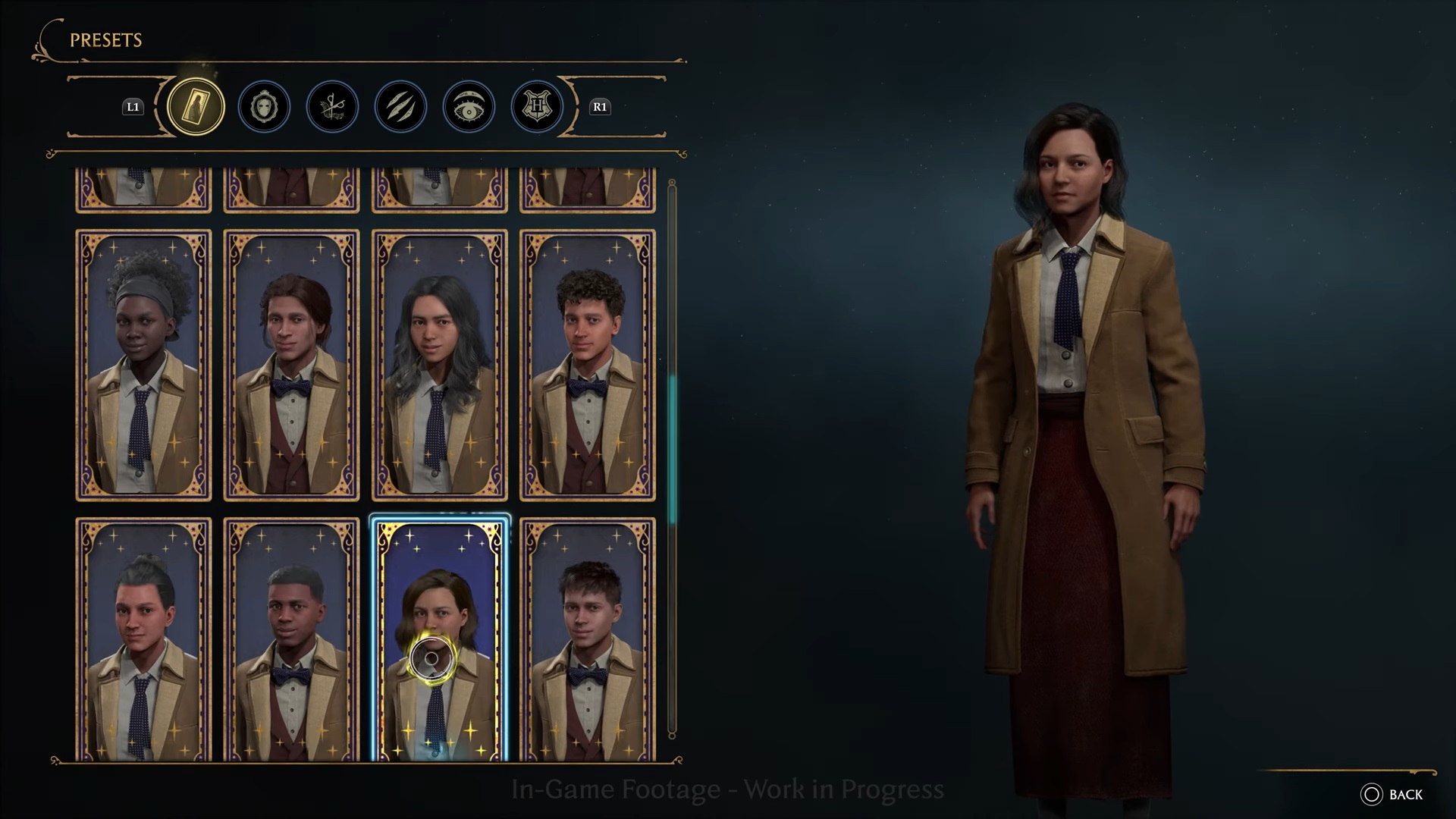This screenshot has height=819, width=1456.
Task: Switch to the claw scars tab
Action: pyautogui.click(x=400, y=107)
